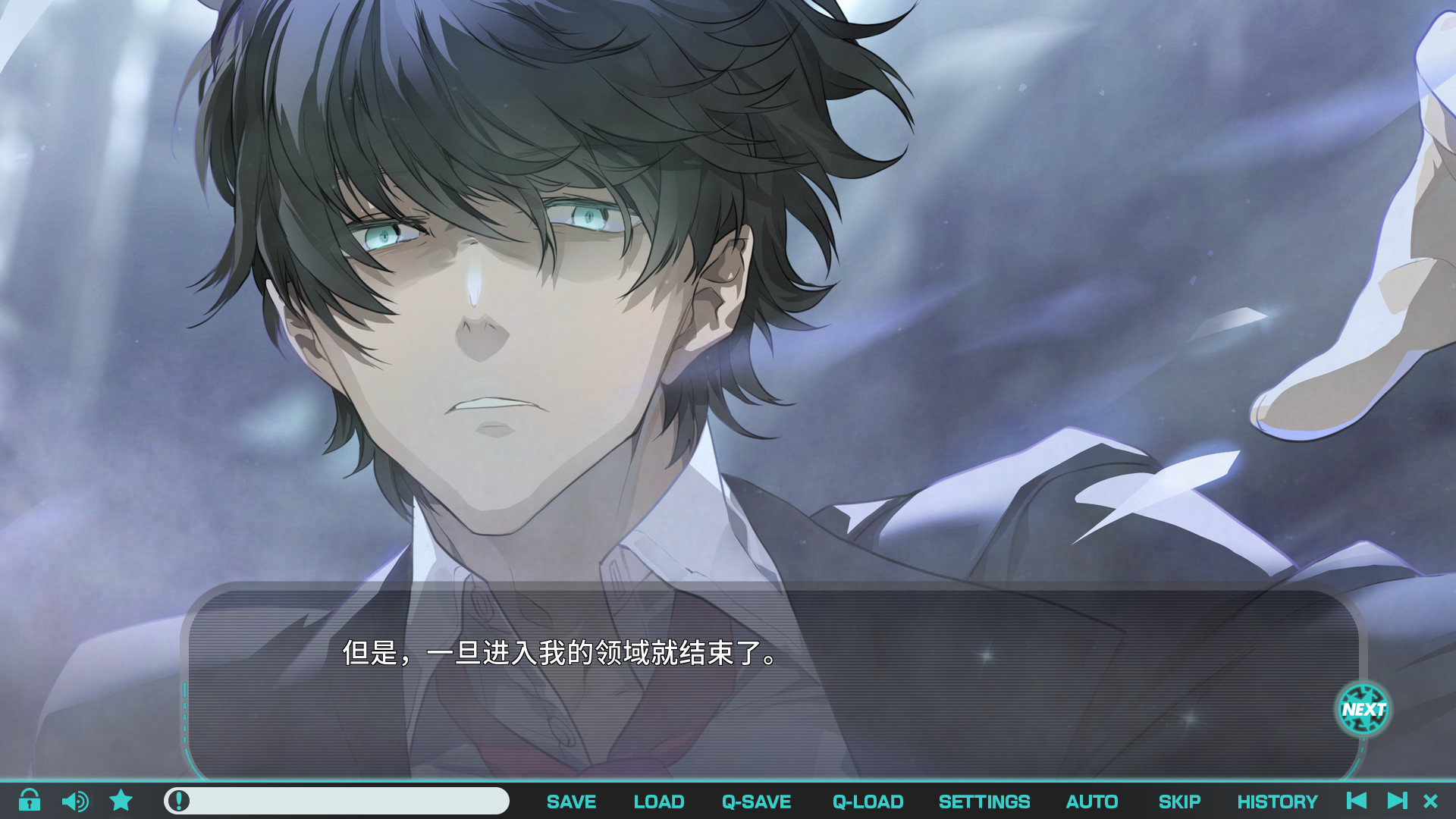The height and width of the screenshot is (819, 1456).
Task: Select the star favorites icon
Action: pyautogui.click(x=121, y=801)
